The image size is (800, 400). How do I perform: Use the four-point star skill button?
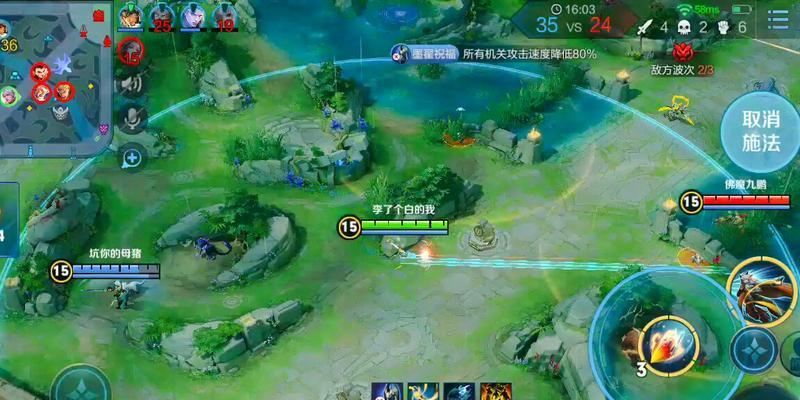point(752,350)
